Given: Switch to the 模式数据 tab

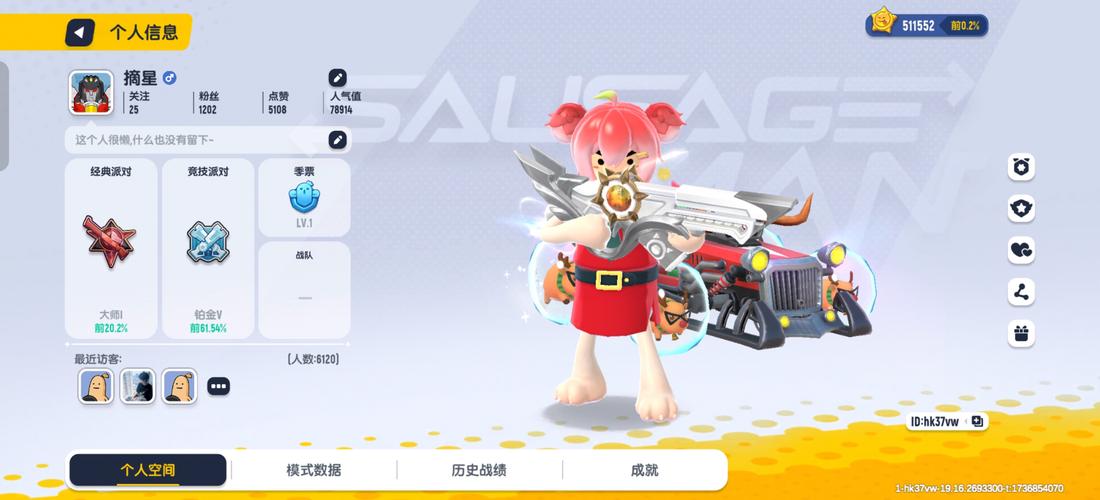Looking at the screenshot, I should point(313,470).
